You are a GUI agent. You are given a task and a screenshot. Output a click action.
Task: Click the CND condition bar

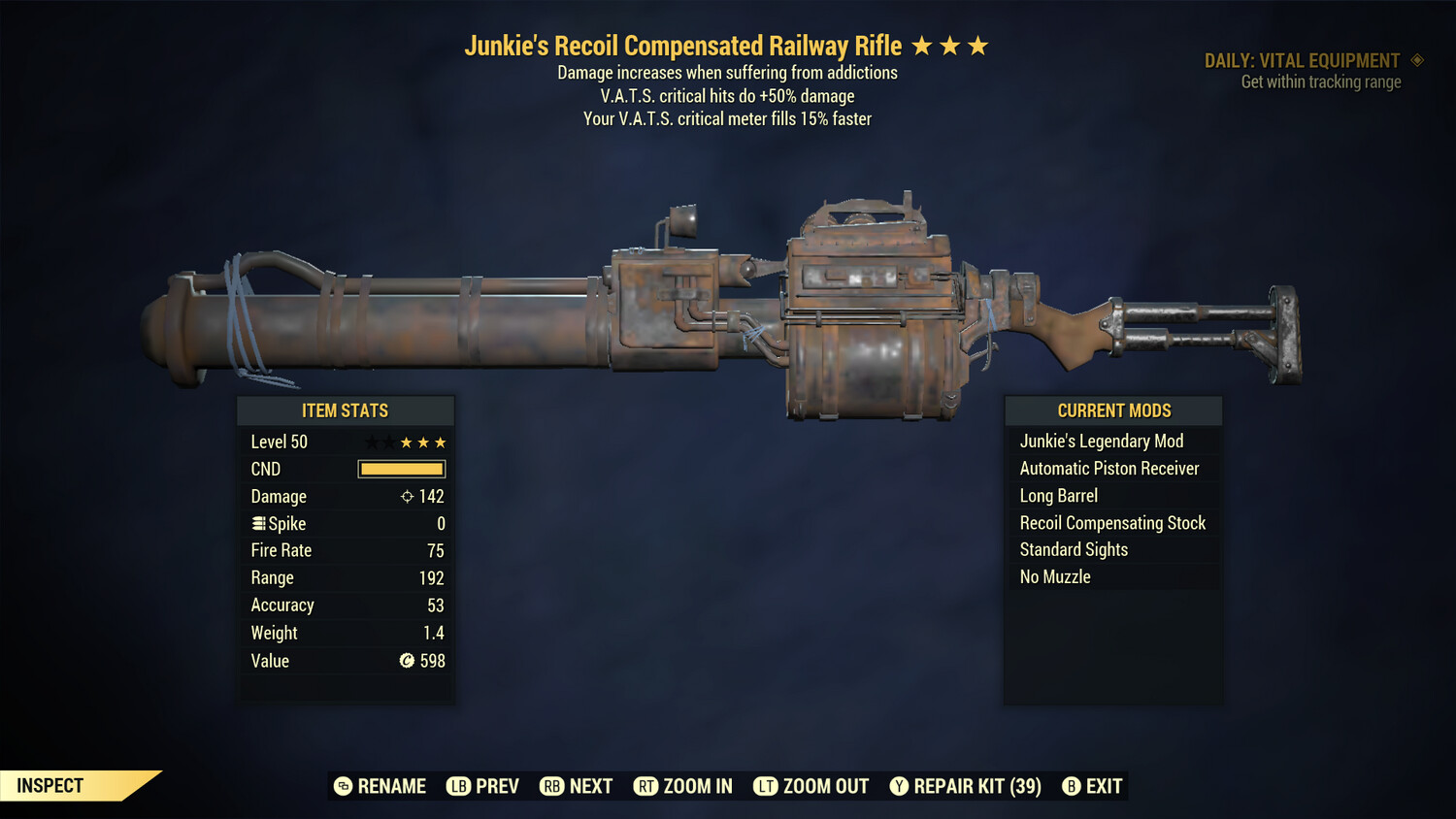pos(401,469)
